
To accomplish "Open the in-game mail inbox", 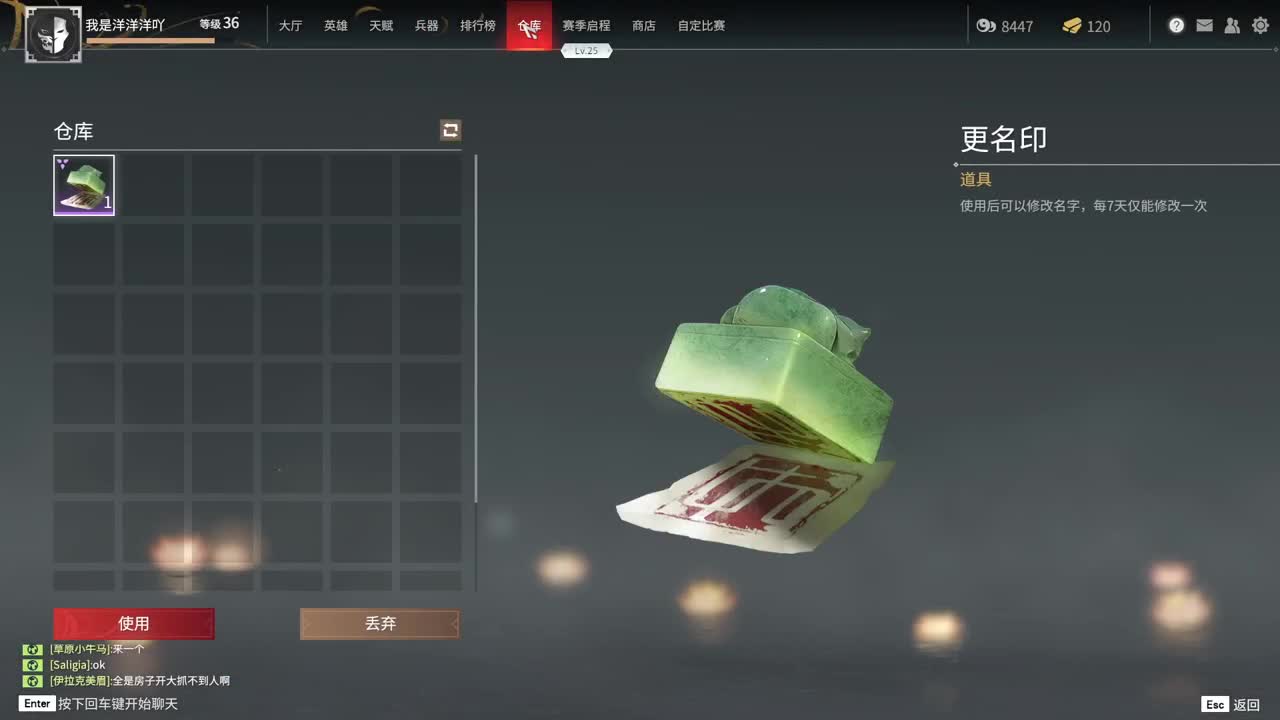I will [1204, 25].
